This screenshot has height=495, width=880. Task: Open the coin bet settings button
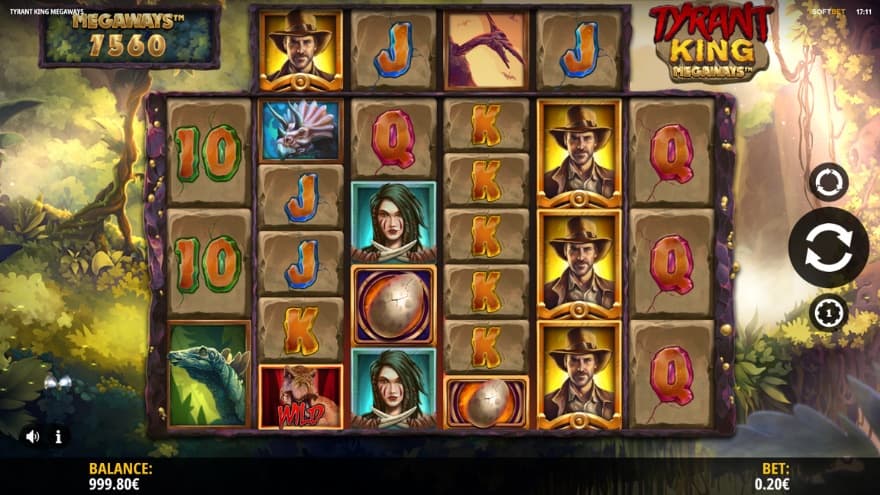click(828, 313)
